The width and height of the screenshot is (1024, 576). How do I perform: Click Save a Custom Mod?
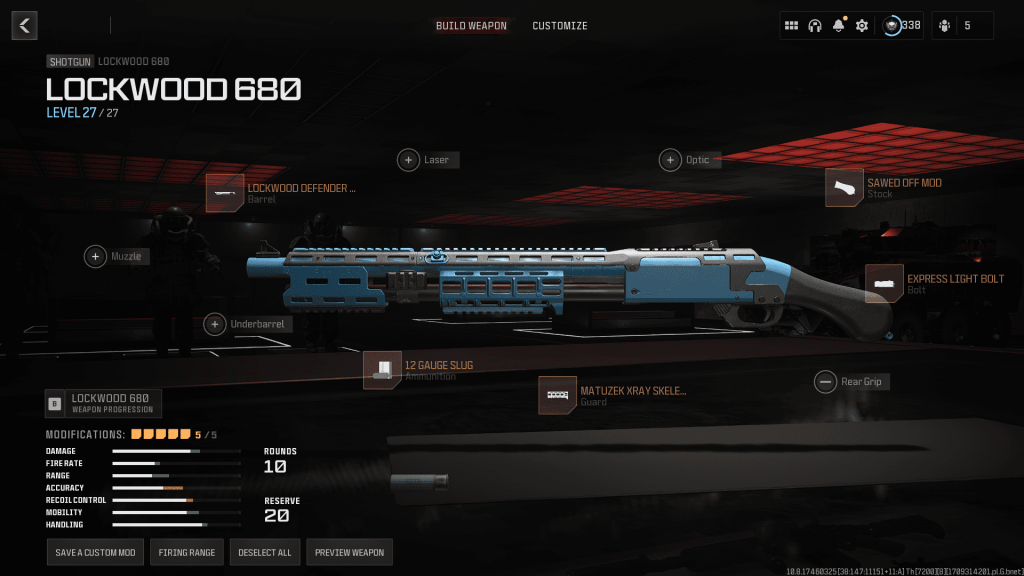click(x=95, y=552)
